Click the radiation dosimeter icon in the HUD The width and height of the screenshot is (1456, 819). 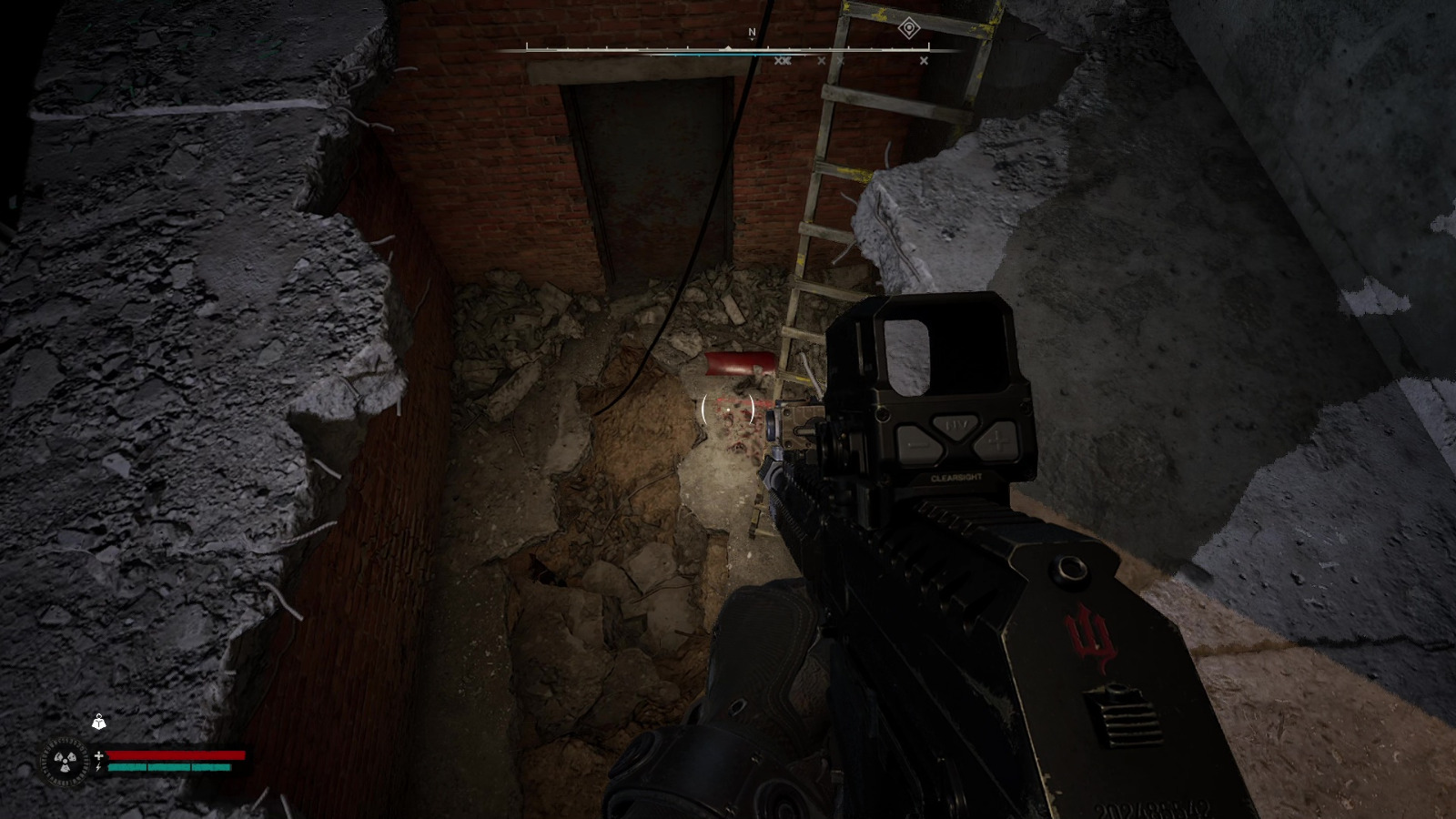point(66,763)
